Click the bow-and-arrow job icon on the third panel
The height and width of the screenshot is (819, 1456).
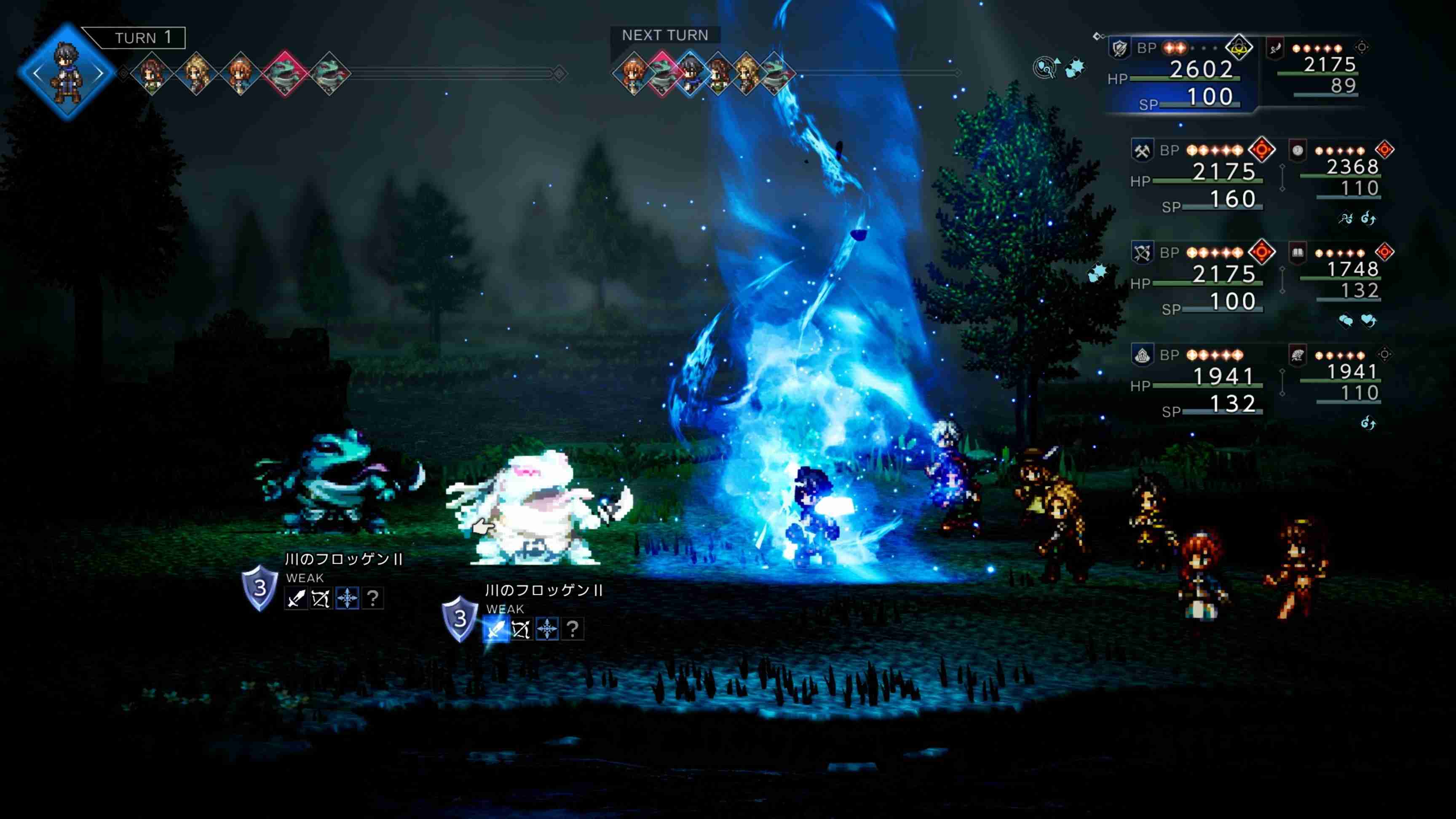1142,253
